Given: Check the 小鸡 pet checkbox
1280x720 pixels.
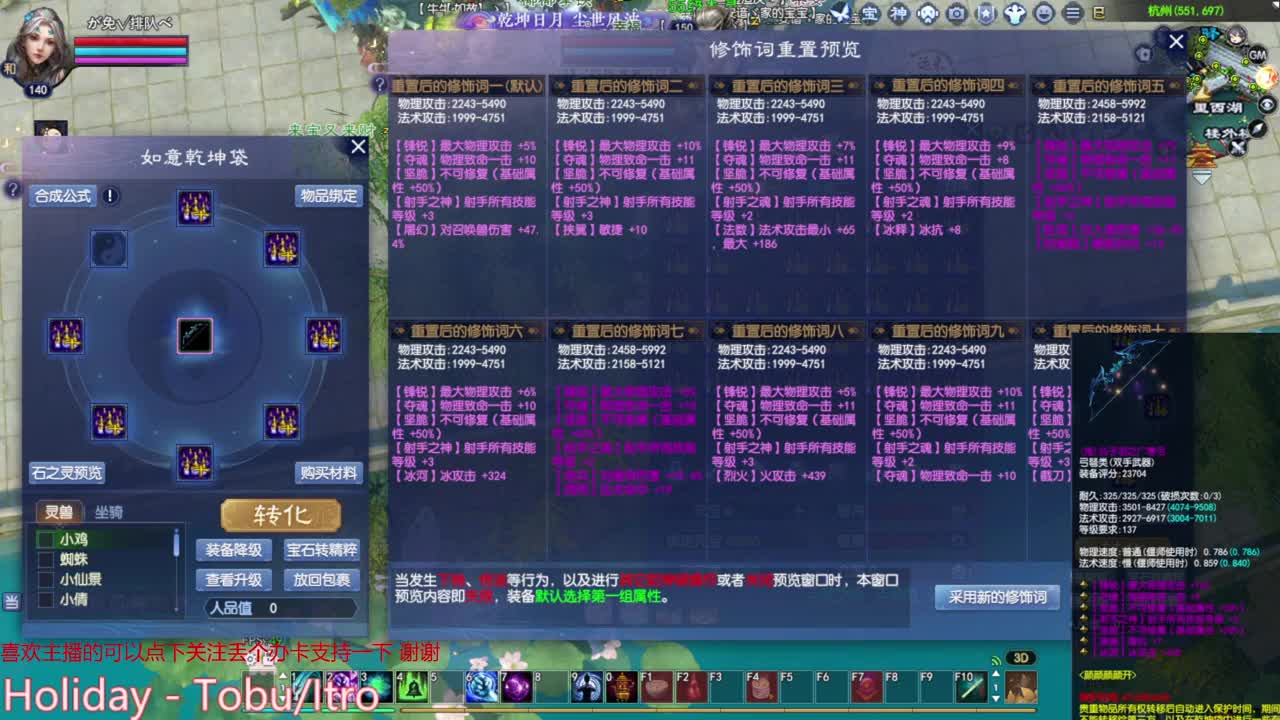Looking at the screenshot, I should [44, 541].
